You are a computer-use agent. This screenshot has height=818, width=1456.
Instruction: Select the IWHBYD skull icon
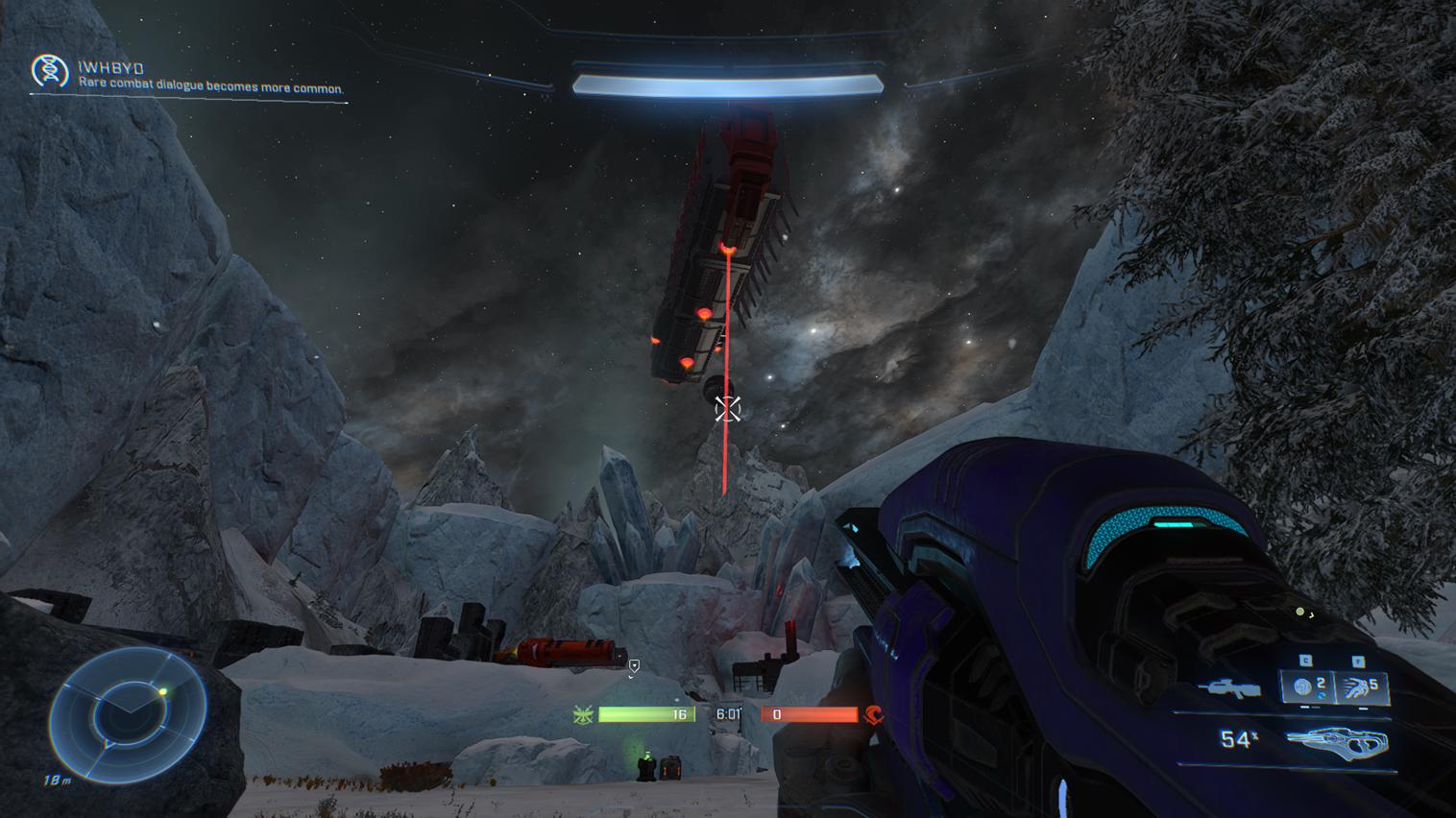pos(50,71)
